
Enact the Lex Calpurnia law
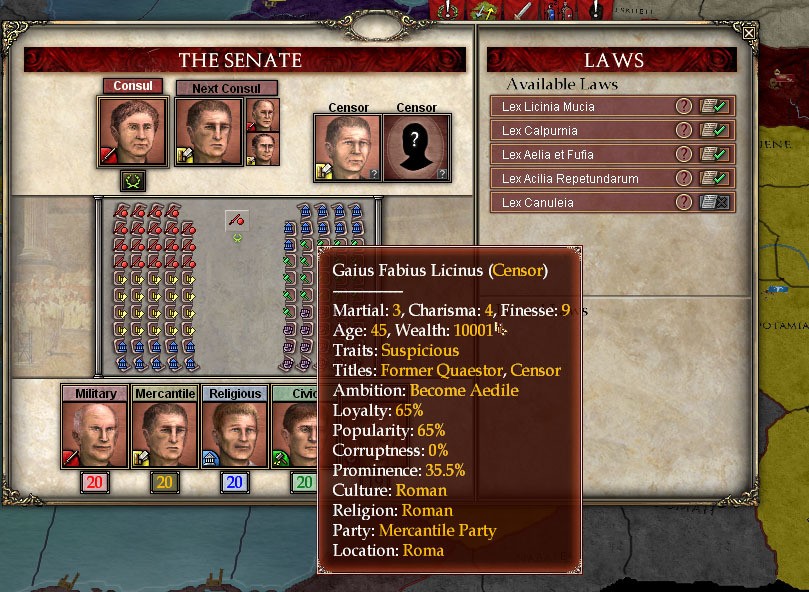(713, 130)
